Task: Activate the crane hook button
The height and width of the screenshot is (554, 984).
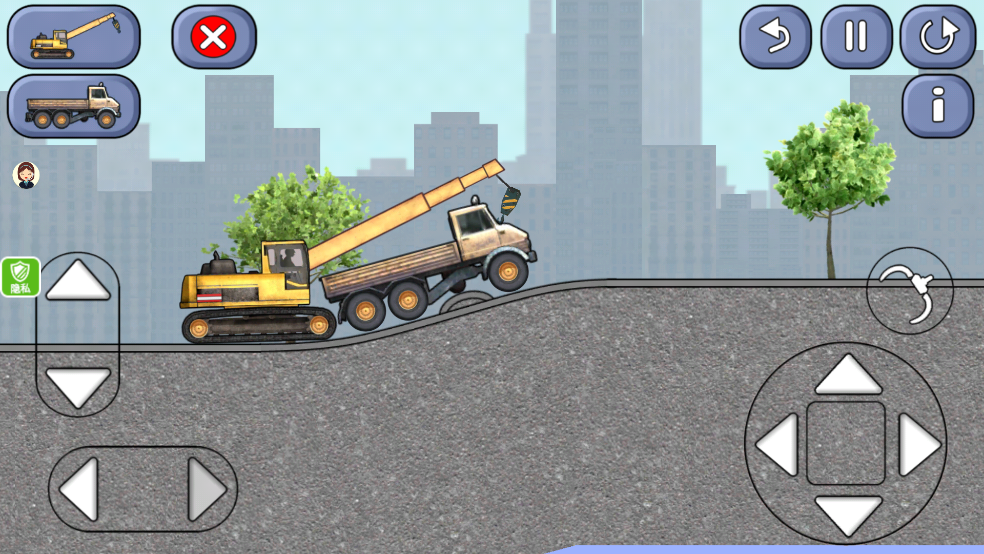Action: click(910, 291)
